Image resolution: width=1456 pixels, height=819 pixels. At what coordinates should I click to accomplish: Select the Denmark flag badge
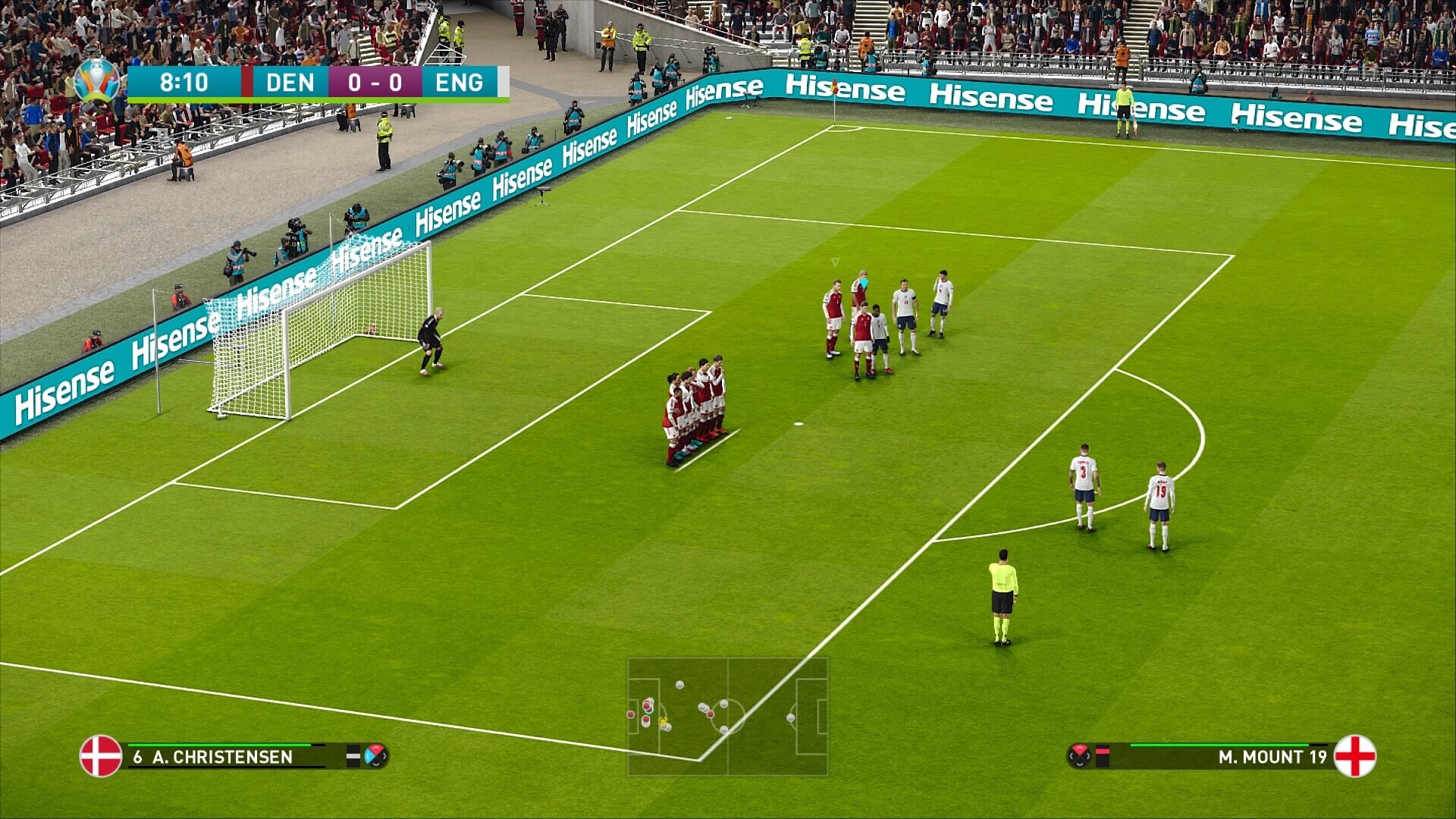101,756
